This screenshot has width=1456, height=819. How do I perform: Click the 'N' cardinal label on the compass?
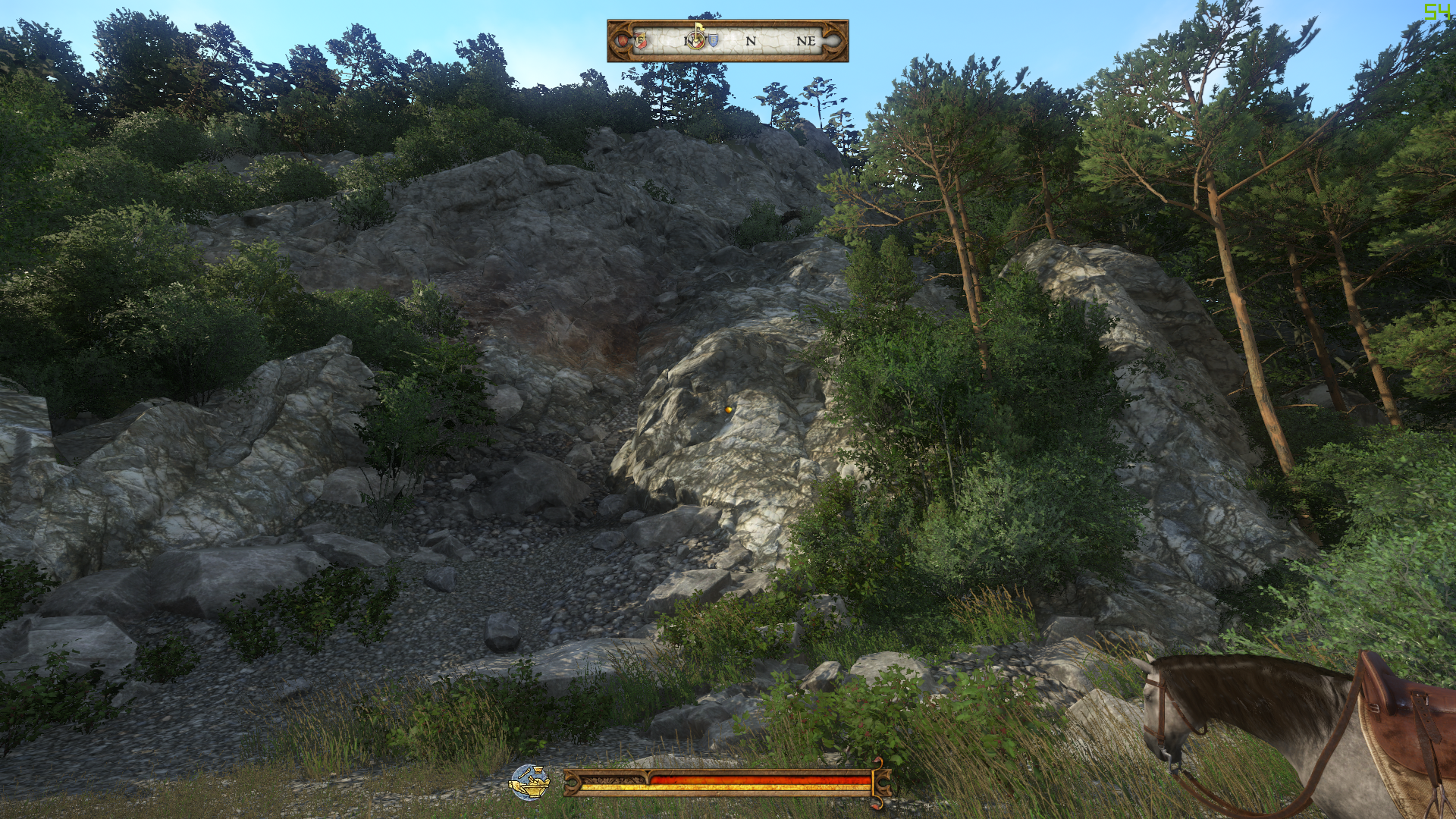[751, 40]
